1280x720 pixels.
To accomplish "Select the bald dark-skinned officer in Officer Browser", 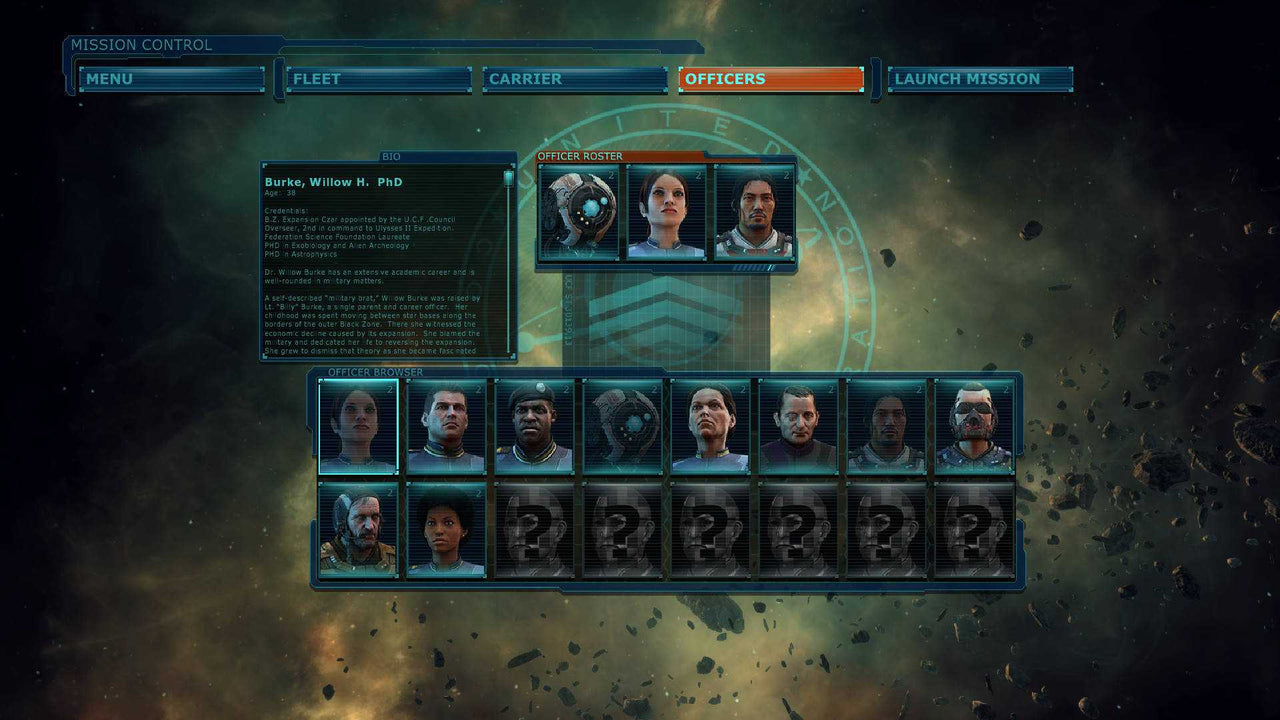I will pos(534,426).
